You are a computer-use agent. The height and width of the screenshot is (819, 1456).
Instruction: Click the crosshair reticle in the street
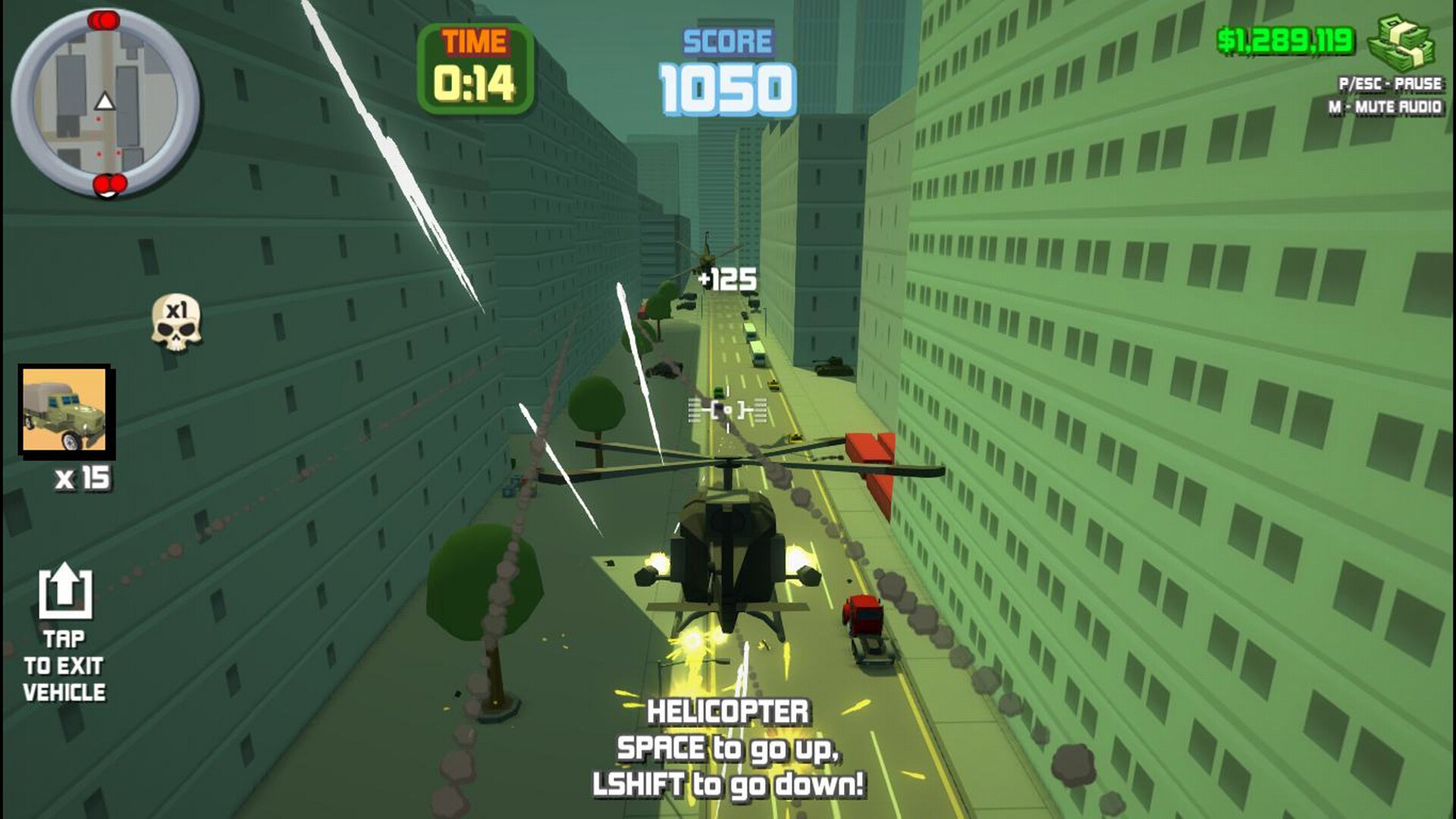(726, 410)
